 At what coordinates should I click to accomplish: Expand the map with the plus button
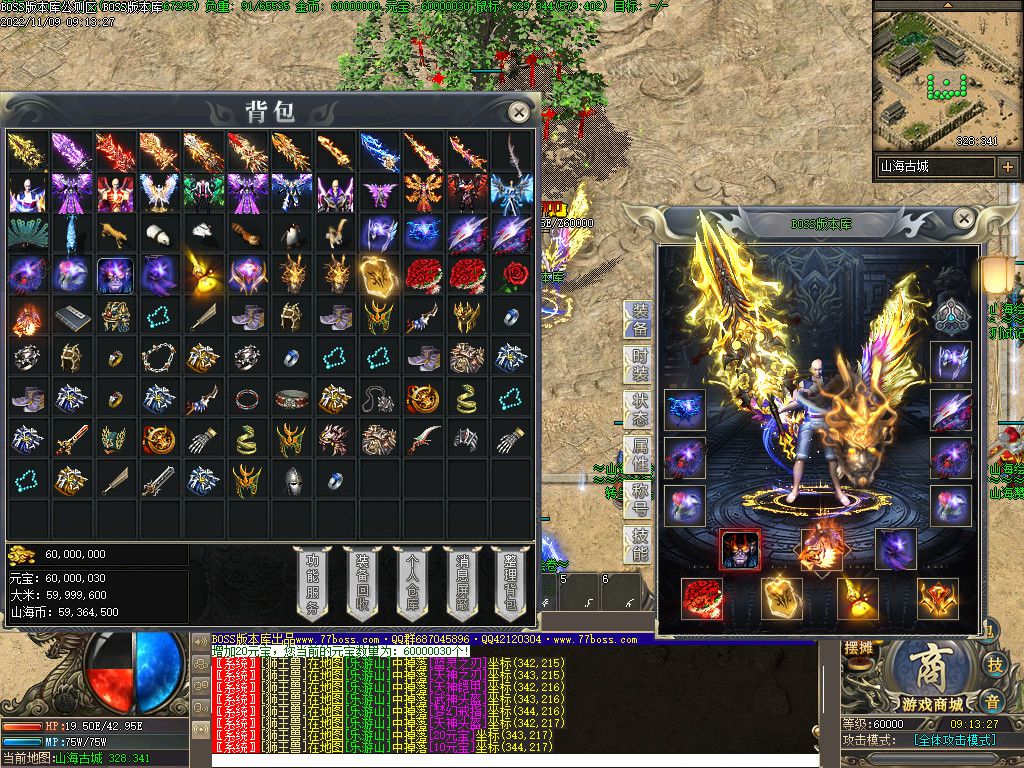[1008, 167]
